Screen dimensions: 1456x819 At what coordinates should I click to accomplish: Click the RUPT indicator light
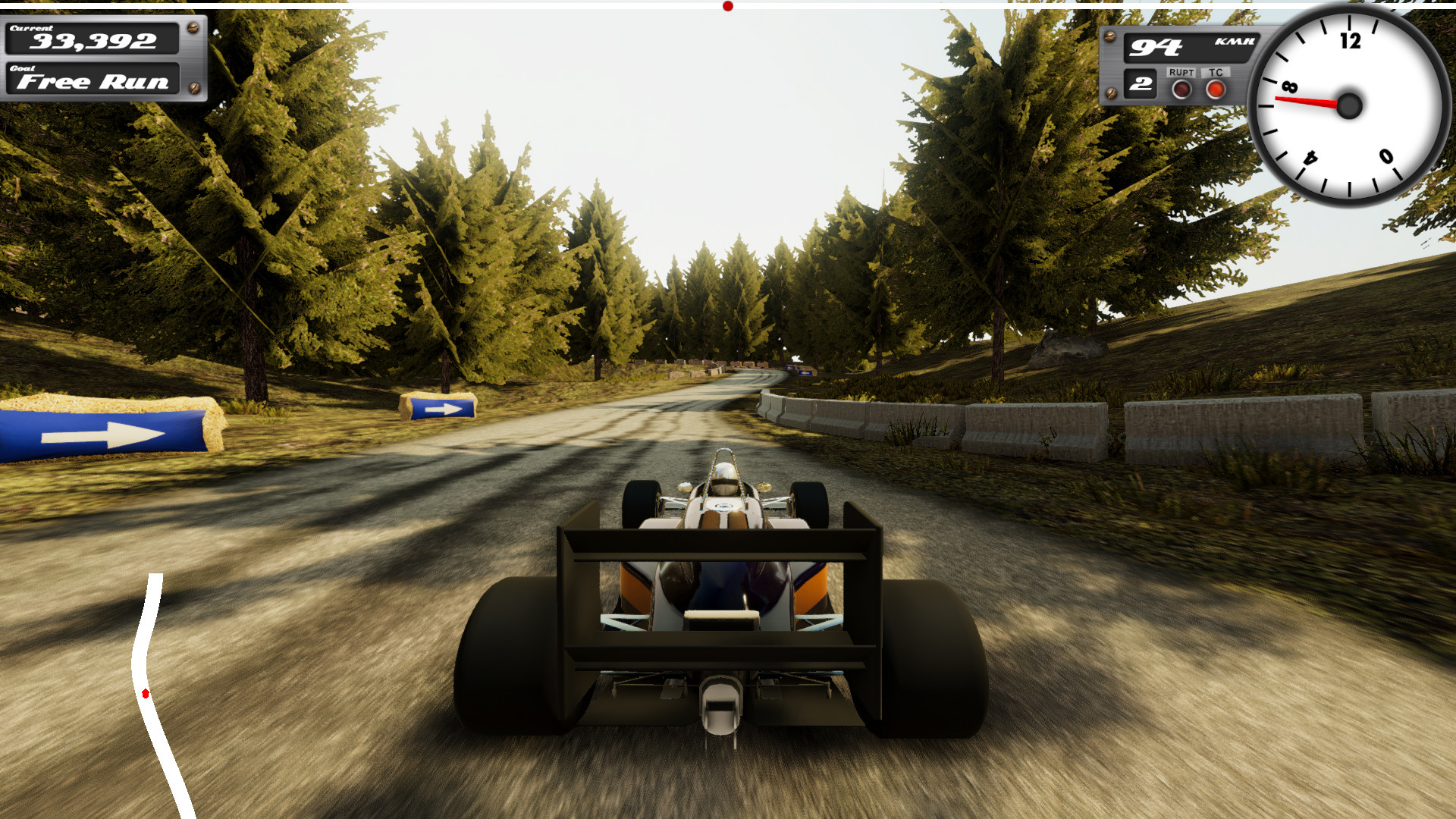click(1181, 91)
